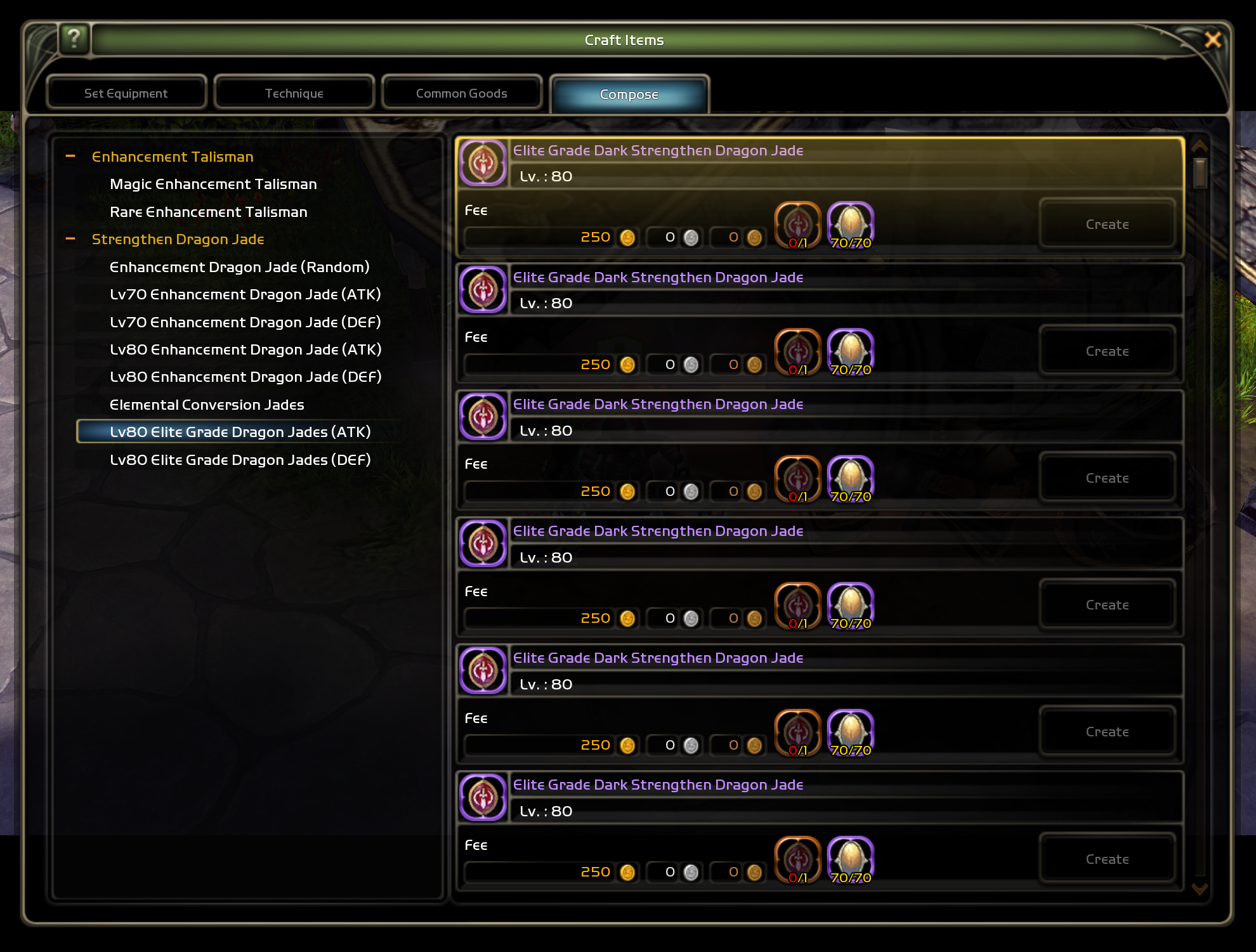This screenshot has height=952, width=1256.
Task: Select Elemental Conversion Jades
Action: 207,405
